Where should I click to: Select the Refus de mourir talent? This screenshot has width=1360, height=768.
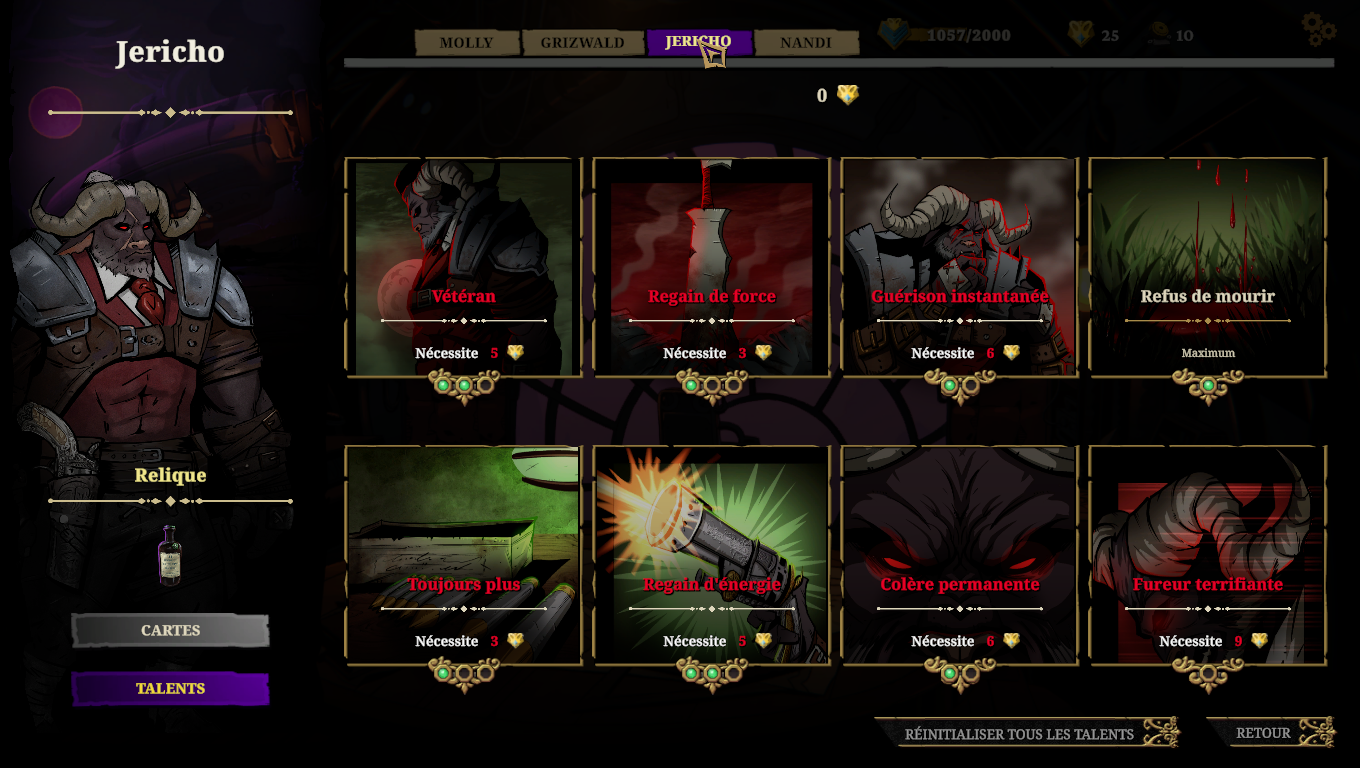(x=1208, y=268)
